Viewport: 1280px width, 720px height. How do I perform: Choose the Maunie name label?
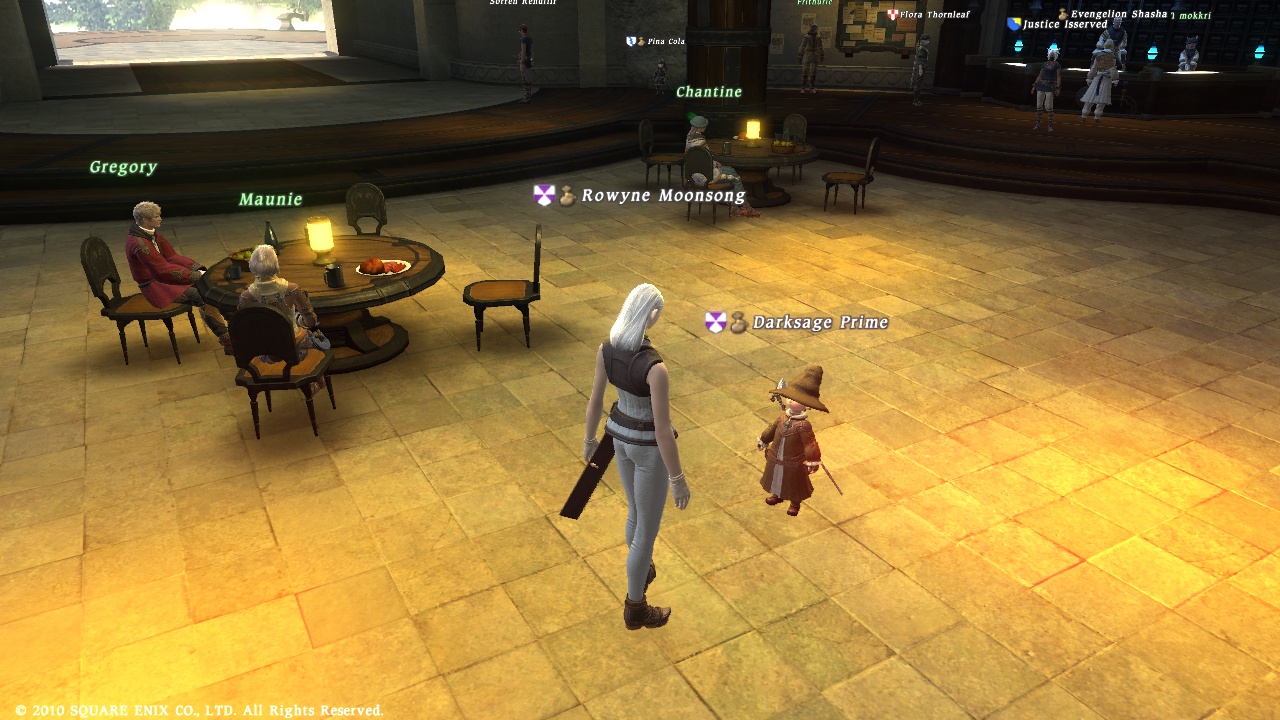[270, 199]
